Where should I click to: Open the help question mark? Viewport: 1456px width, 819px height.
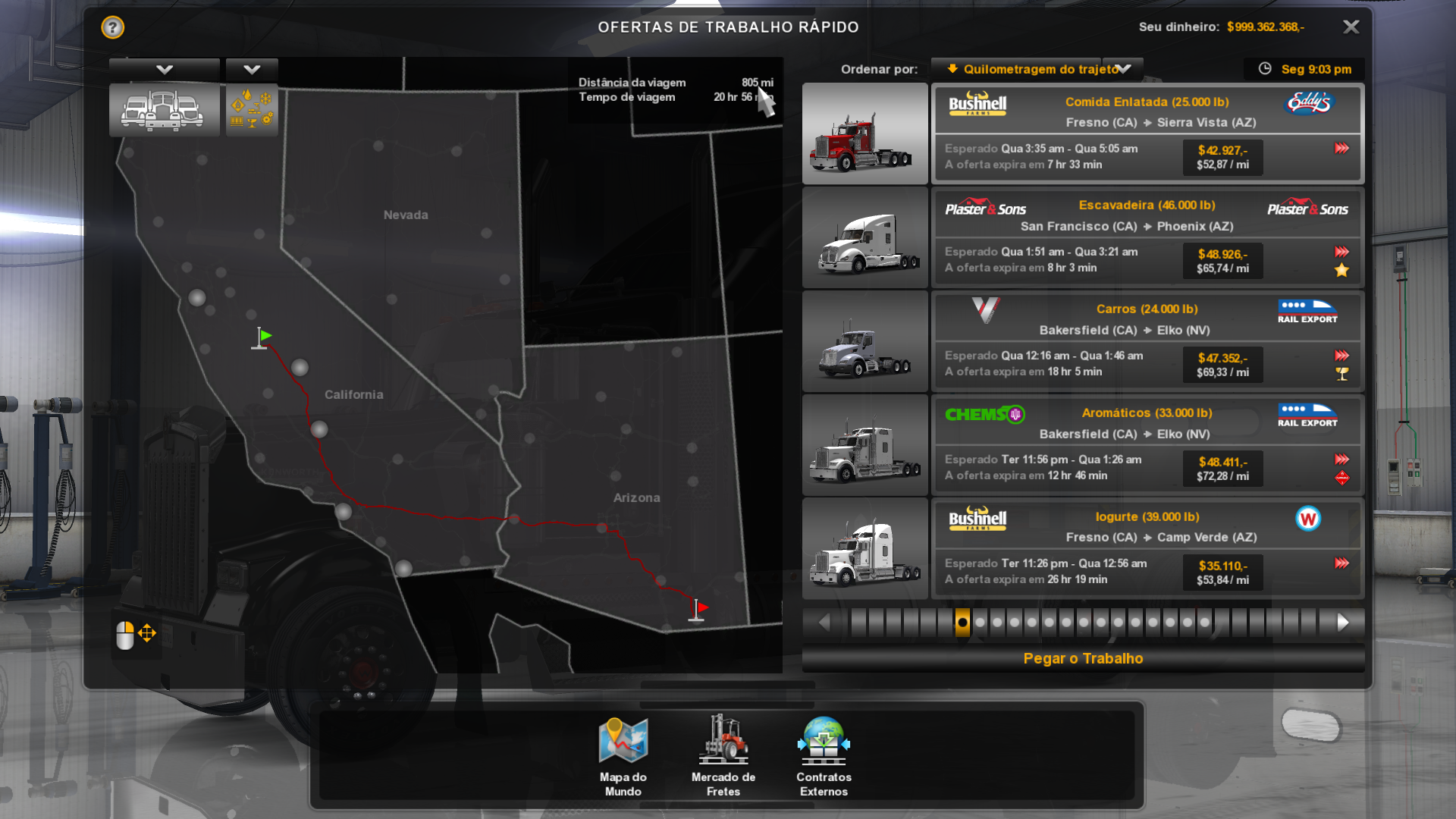point(112,27)
